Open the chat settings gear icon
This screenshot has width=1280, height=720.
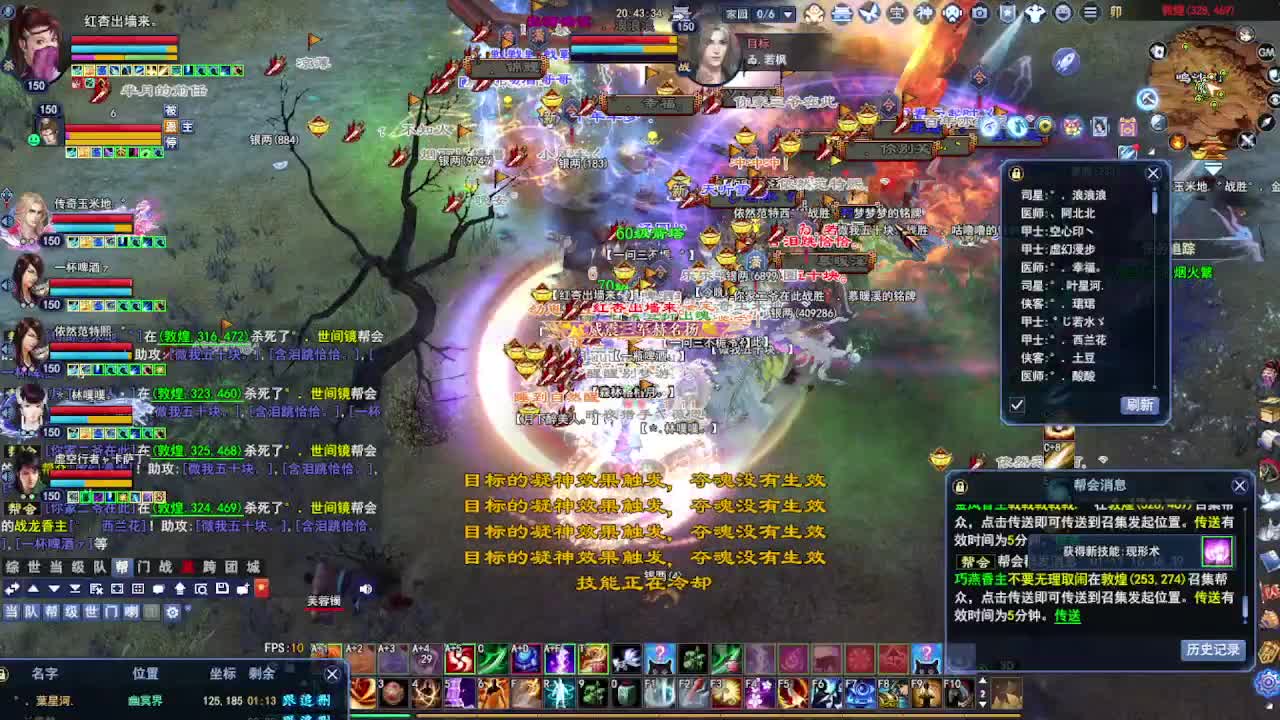pos(172,611)
